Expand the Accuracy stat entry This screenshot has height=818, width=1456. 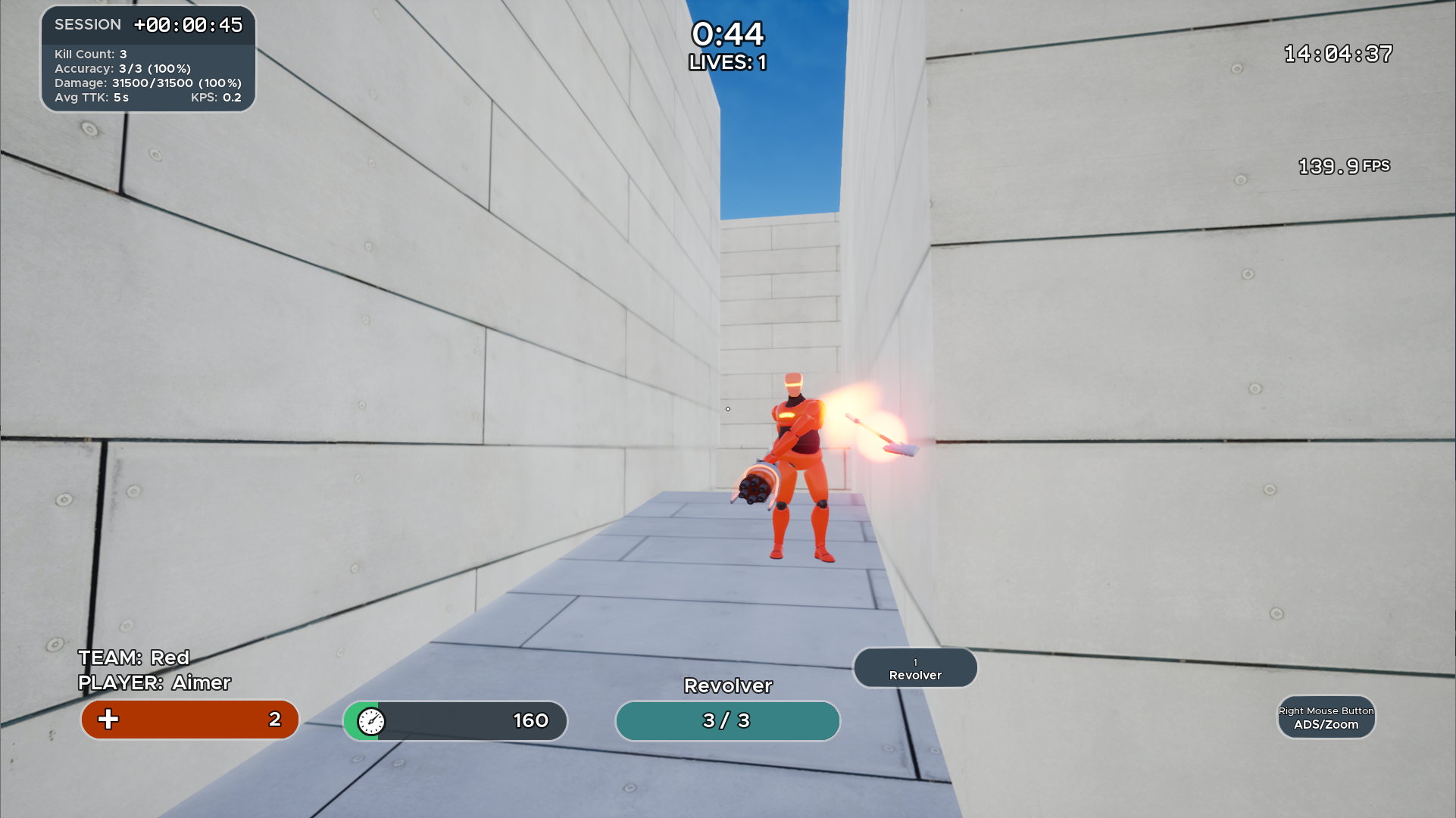point(123,68)
